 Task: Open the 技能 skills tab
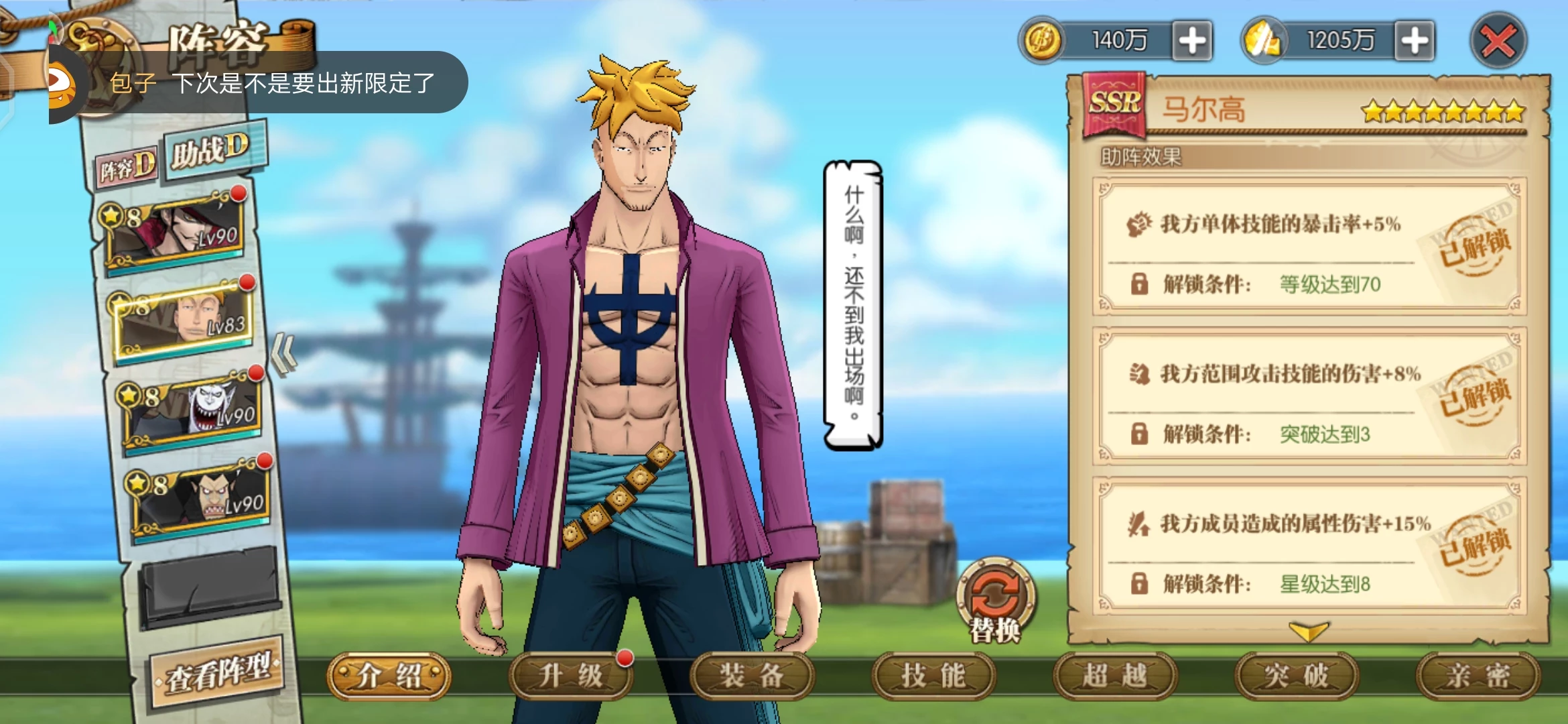933,676
